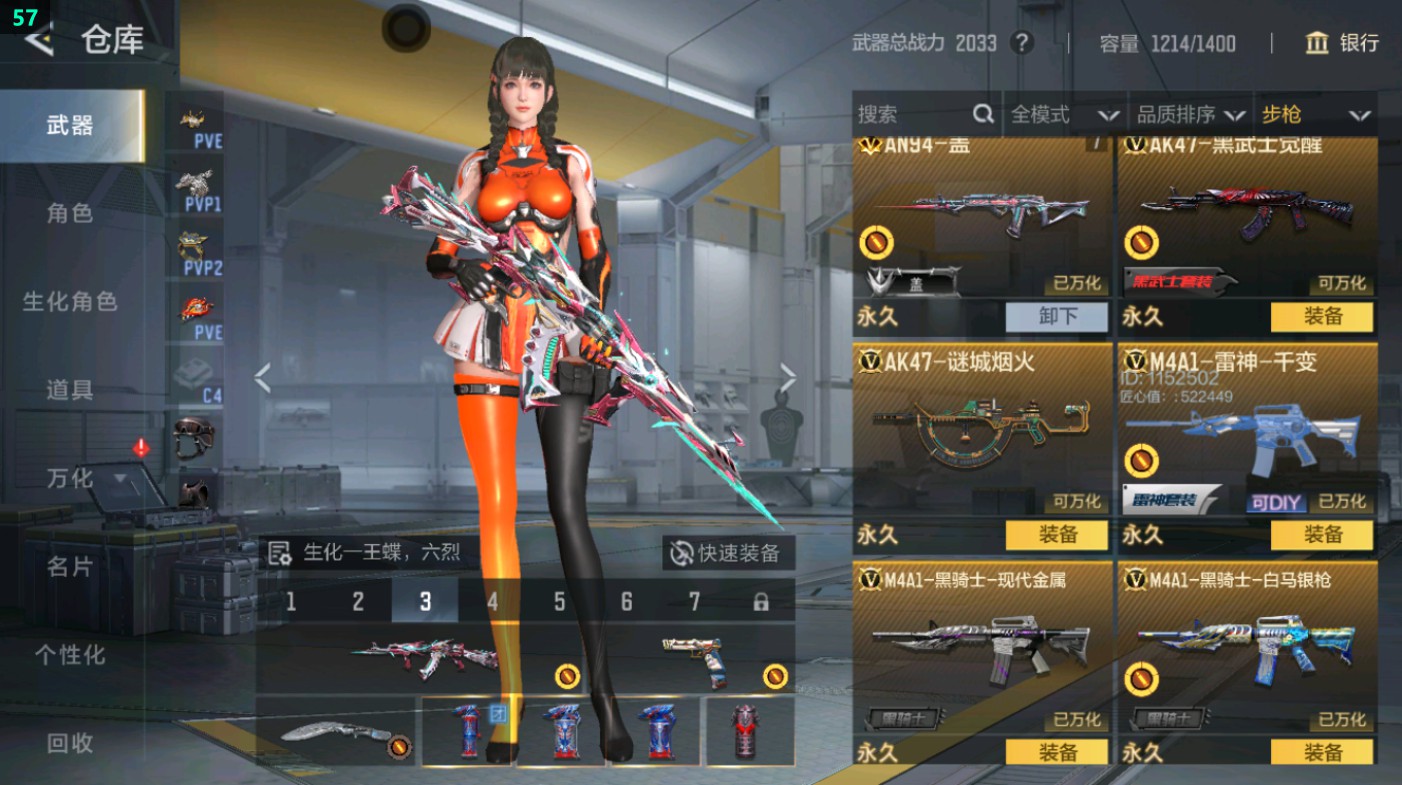Select loadout slot number 5
This screenshot has height=785, width=1402.
tap(559, 601)
